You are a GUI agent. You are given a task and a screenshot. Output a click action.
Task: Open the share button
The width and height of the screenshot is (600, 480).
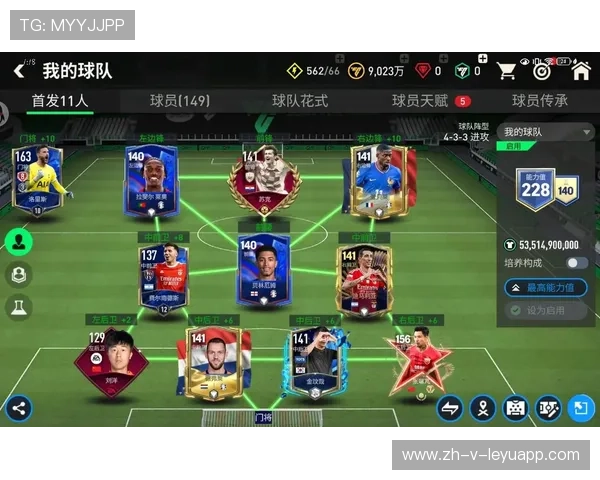(17, 407)
